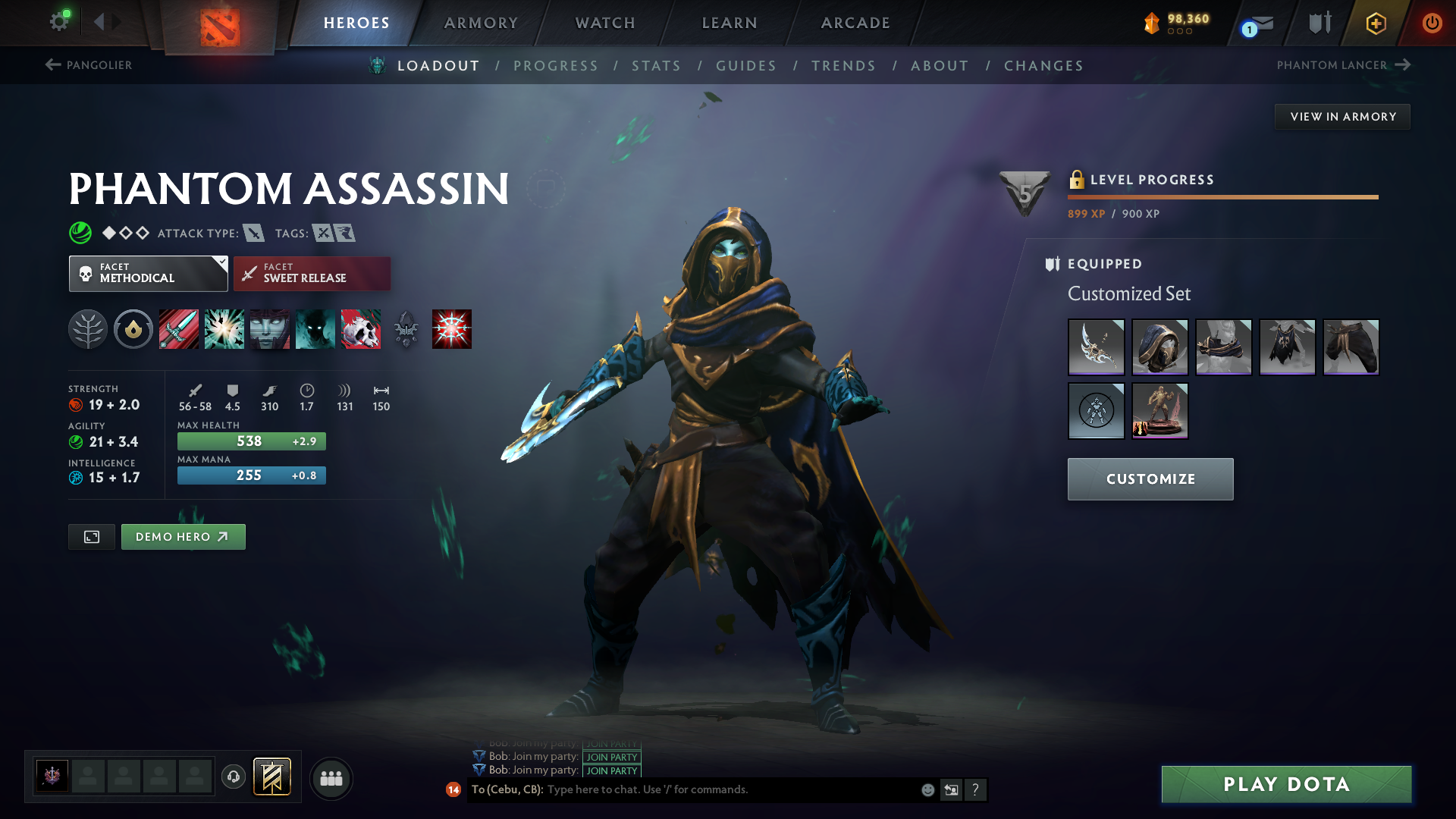Image resolution: width=1456 pixels, height=819 pixels.
Task: Choose the Methodical facet
Action: tap(148, 274)
